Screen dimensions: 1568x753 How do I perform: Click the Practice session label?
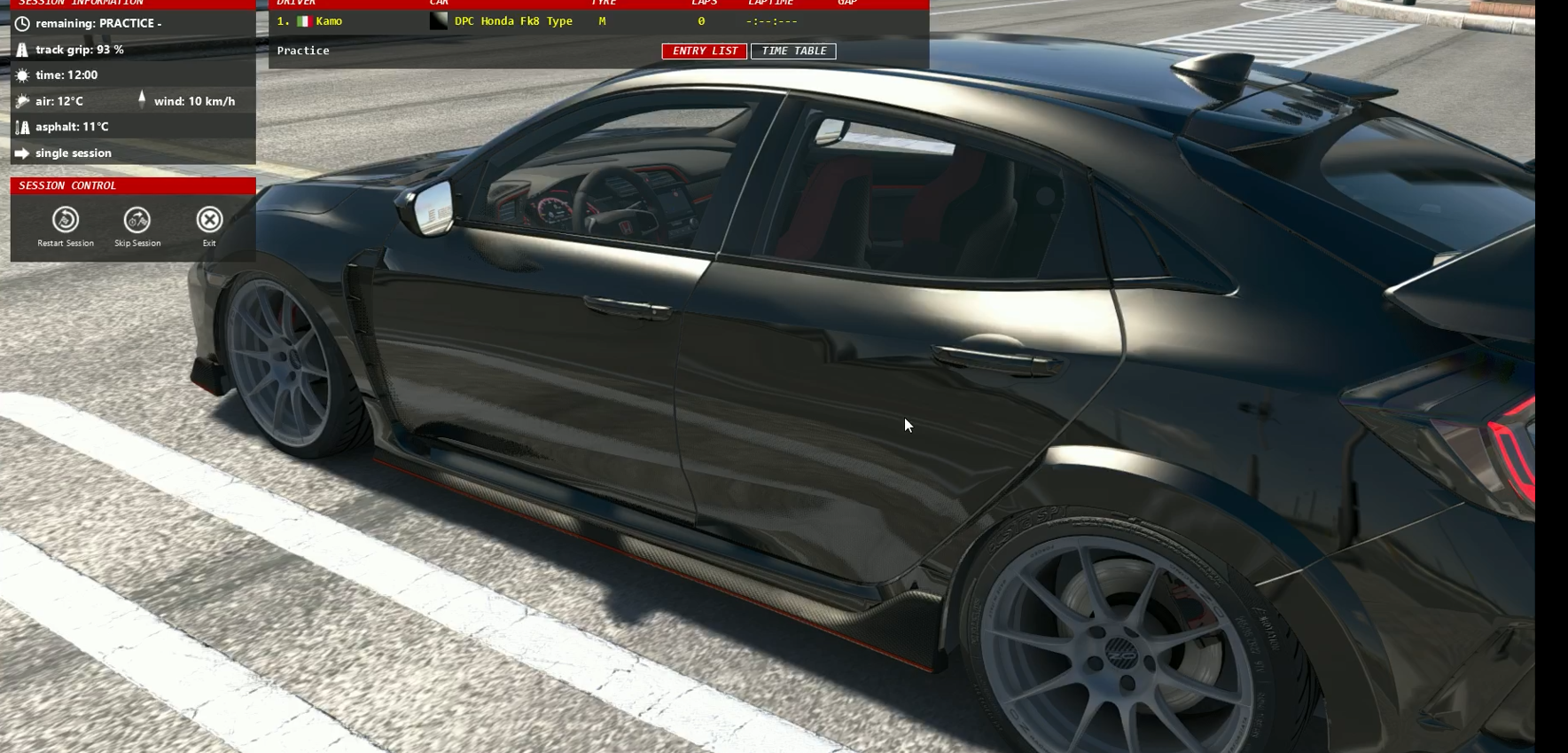[x=303, y=51]
